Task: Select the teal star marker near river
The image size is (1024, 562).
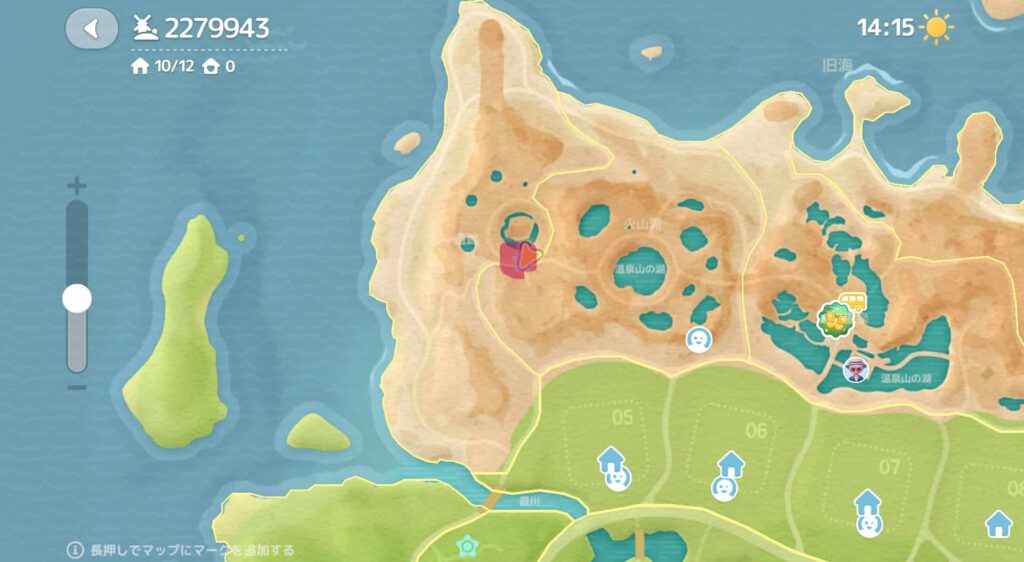Action: pos(465,546)
